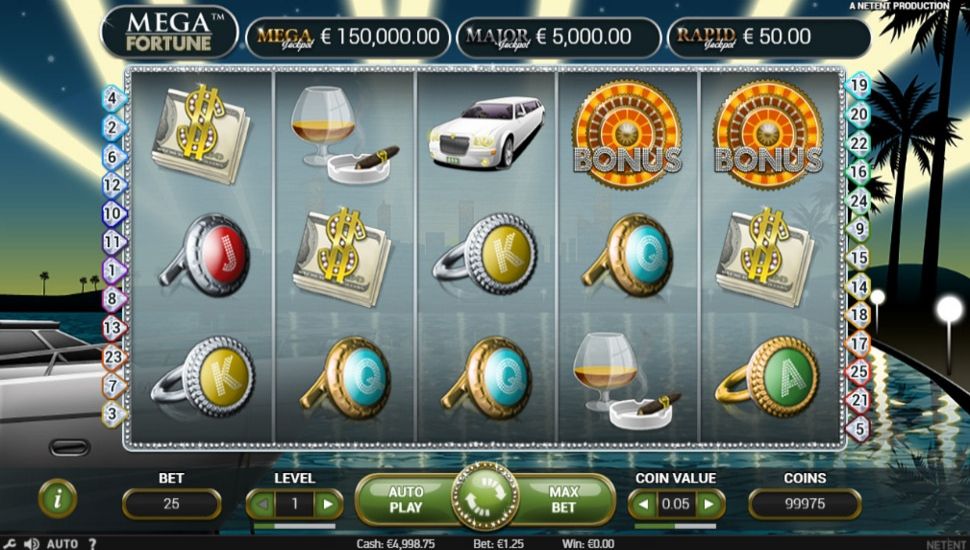Select bet line number 4
The image size is (970, 550).
tap(112, 98)
